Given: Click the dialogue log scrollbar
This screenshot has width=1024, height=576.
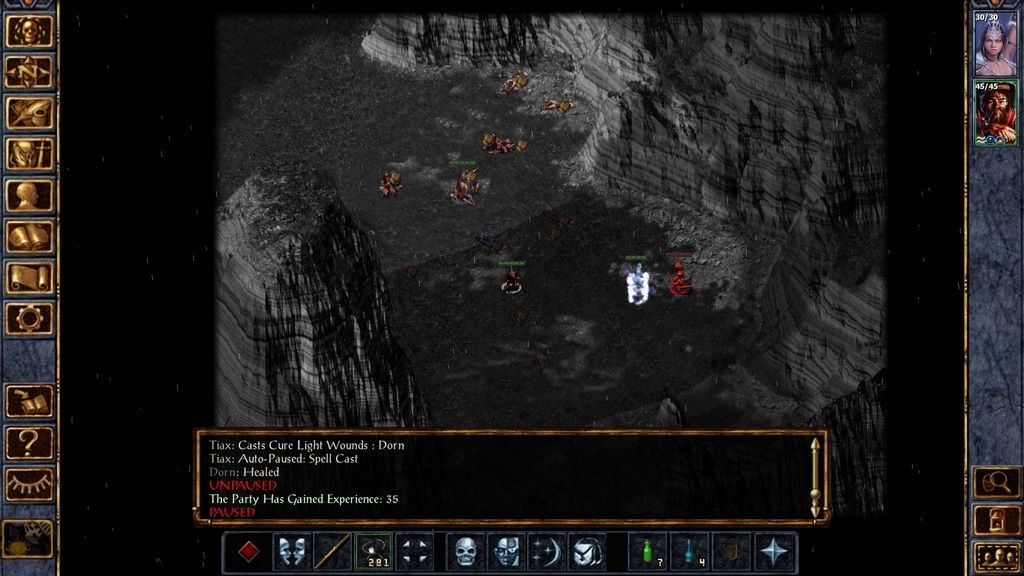Looking at the screenshot, I should tap(815, 477).
